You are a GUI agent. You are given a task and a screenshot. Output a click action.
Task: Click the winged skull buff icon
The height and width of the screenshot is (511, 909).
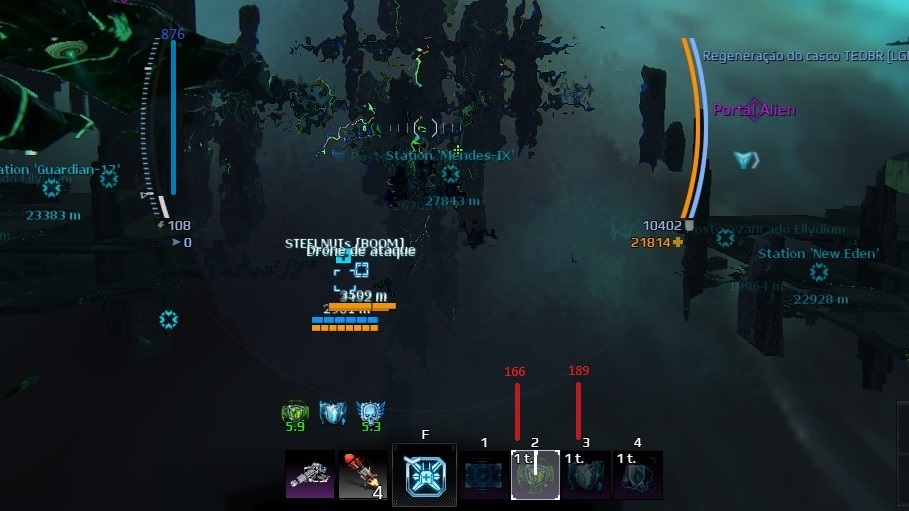click(x=370, y=412)
